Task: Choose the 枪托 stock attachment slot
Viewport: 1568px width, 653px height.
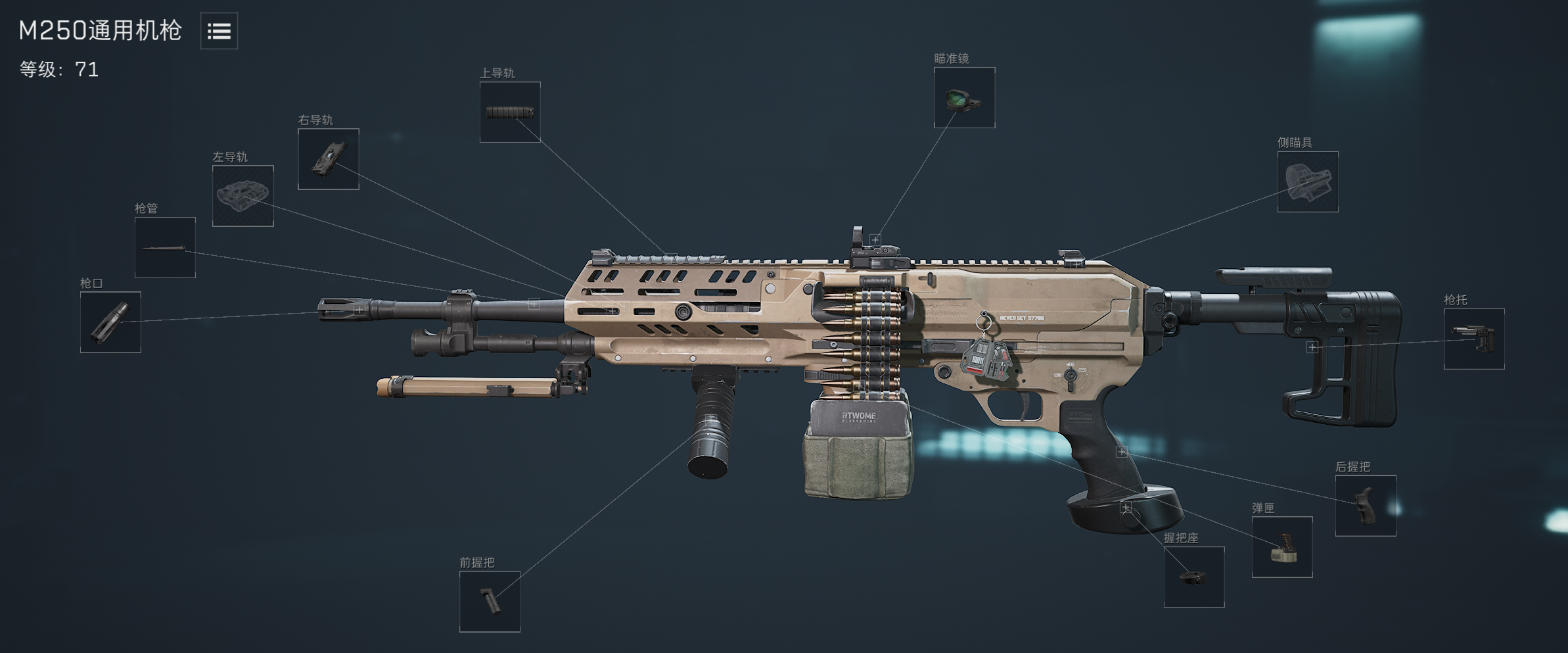Action: tap(1473, 339)
